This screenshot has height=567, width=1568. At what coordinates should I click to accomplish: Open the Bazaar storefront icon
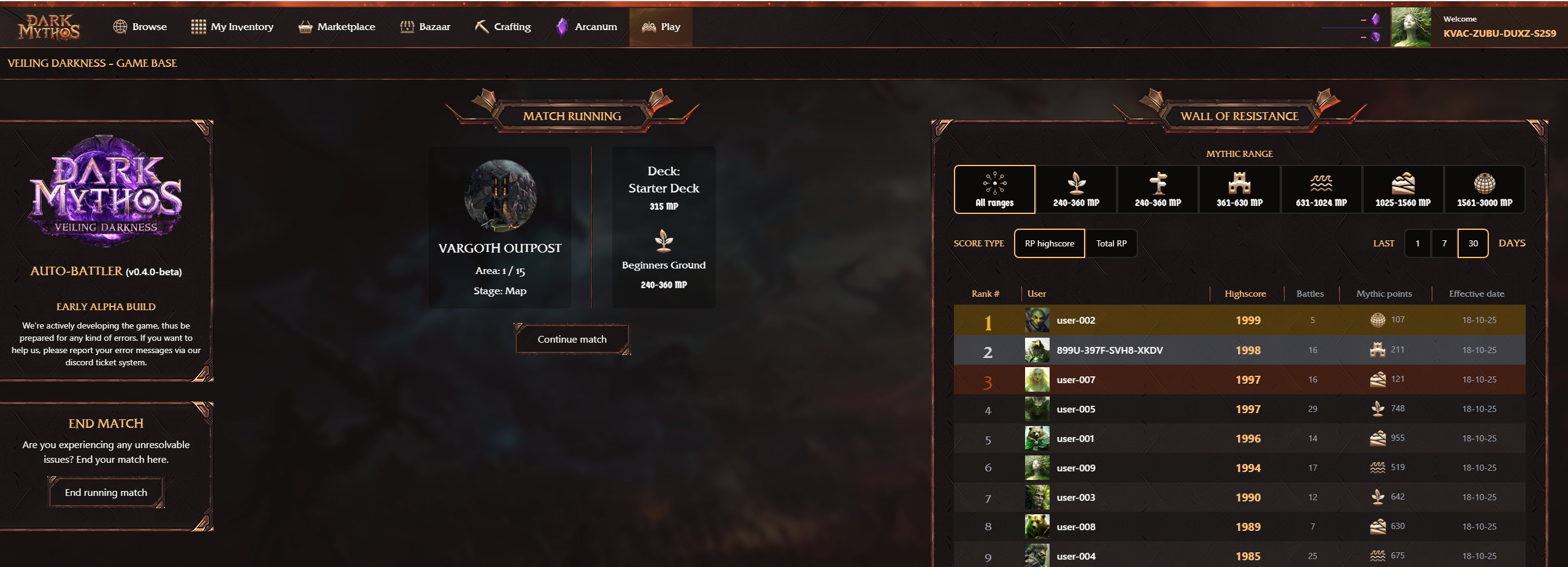tap(406, 26)
